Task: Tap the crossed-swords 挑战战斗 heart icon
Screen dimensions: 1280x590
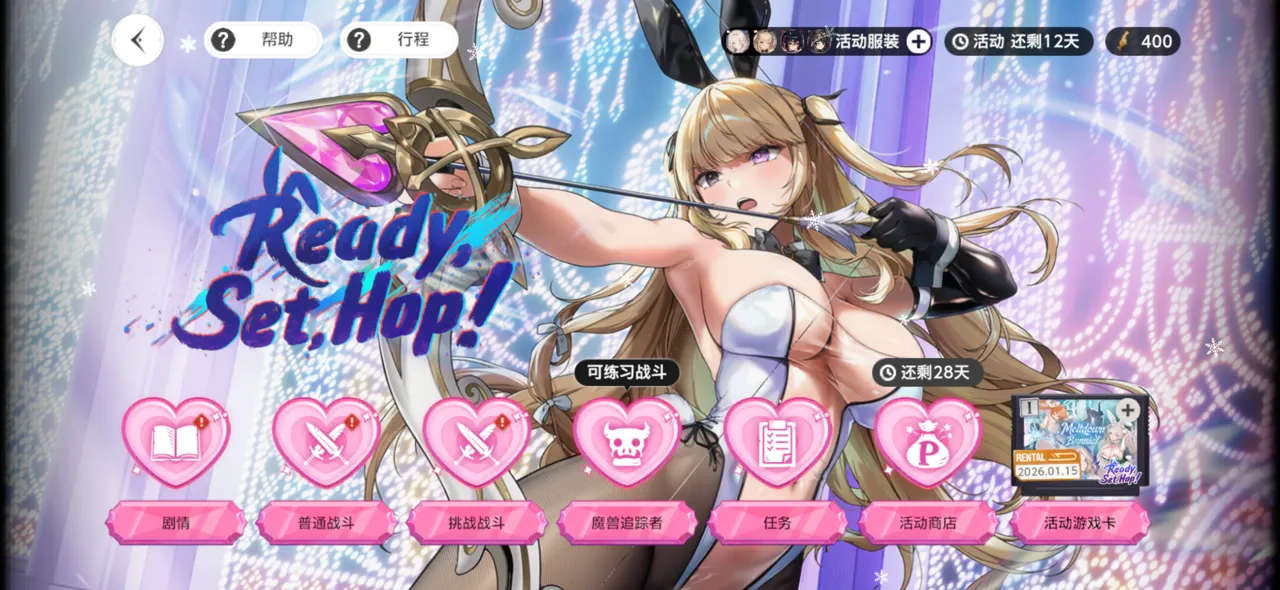Action: coord(476,441)
